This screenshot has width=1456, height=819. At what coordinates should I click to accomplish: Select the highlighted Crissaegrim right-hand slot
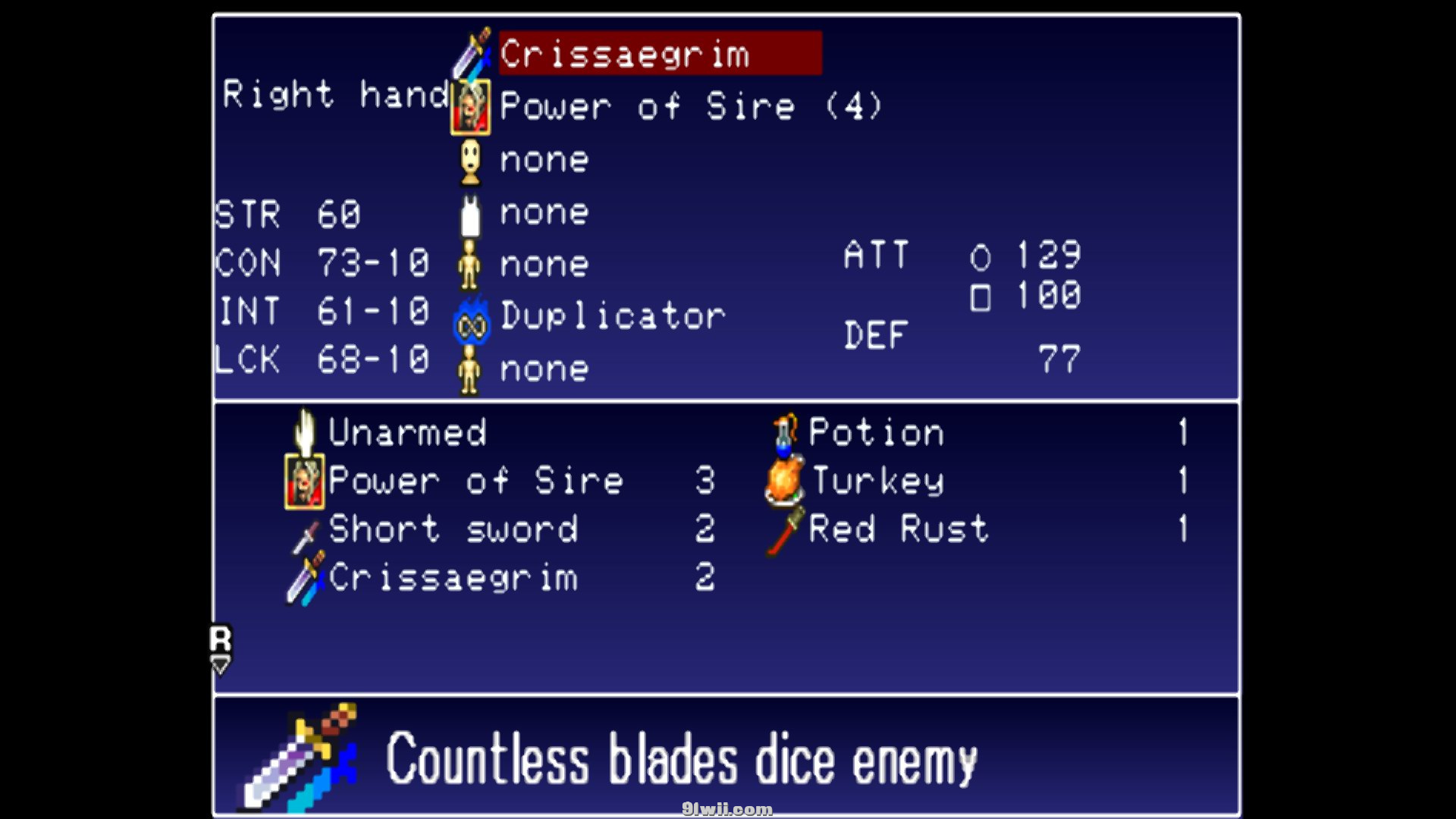coord(659,54)
